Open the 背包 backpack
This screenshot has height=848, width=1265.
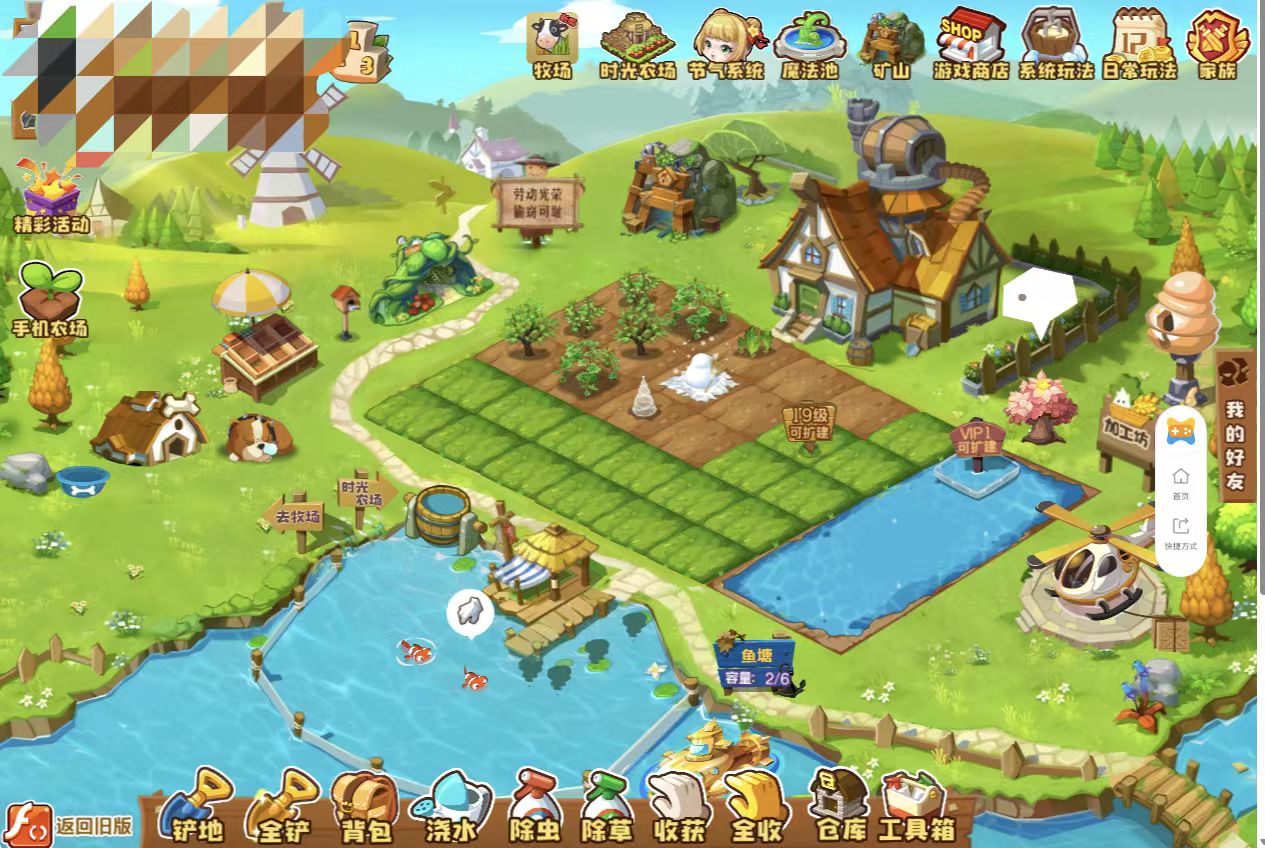pos(365,806)
